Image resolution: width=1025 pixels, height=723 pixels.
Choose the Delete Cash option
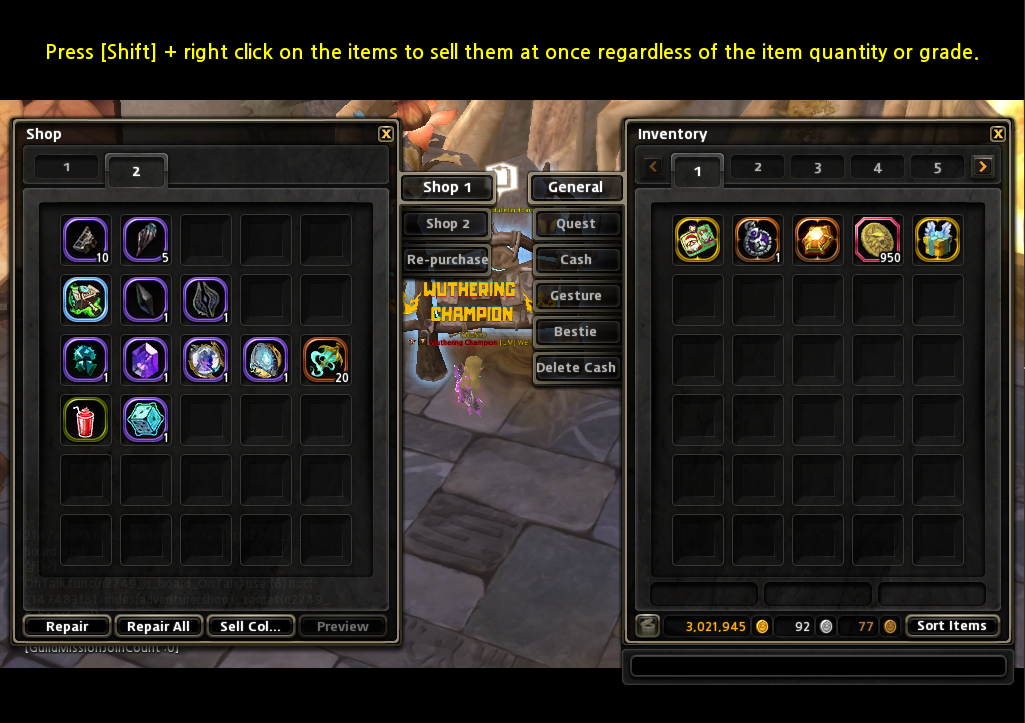point(576,368)
